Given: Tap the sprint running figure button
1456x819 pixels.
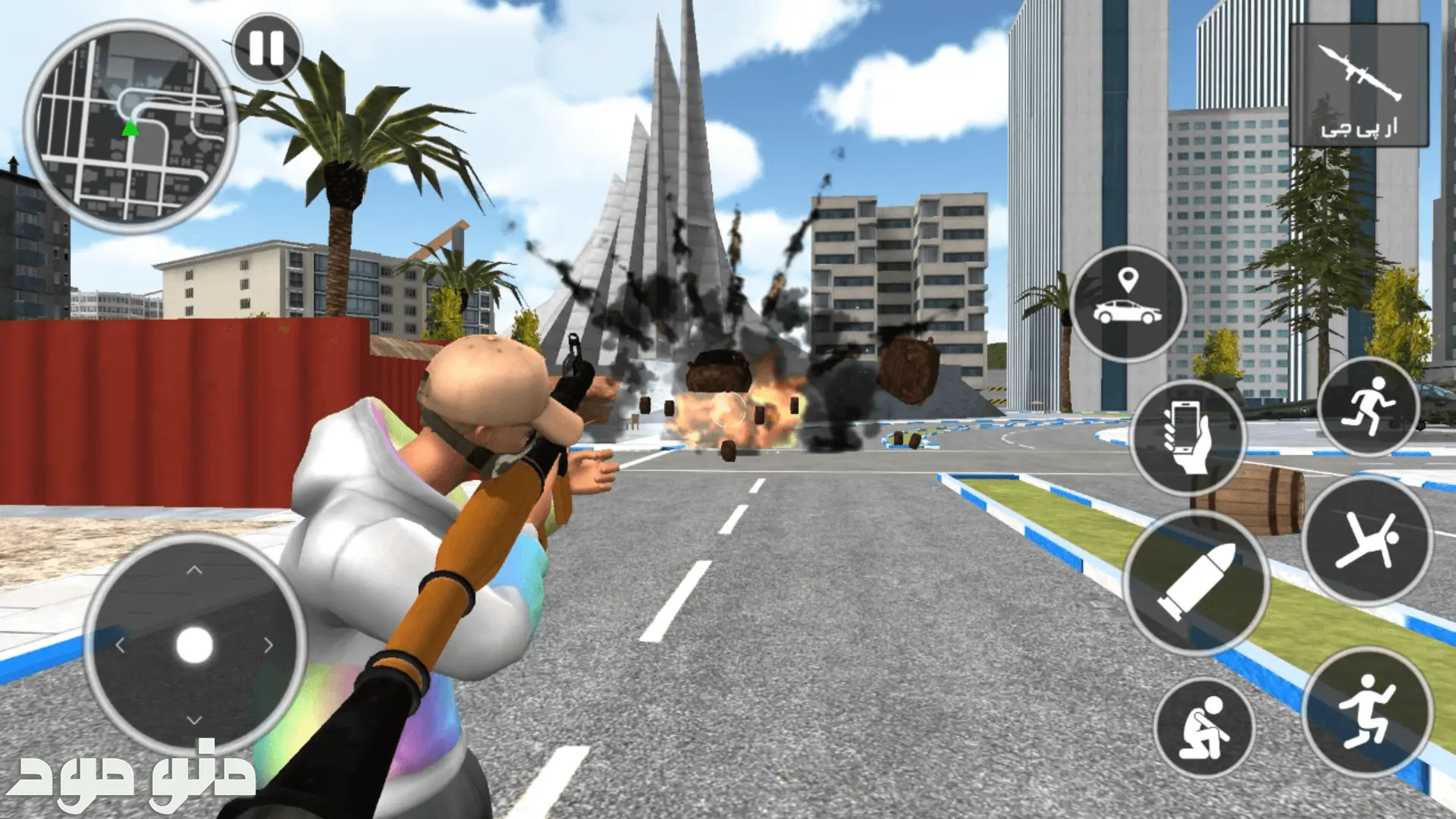Looking at the screenshot, I should pos(1369,406).
